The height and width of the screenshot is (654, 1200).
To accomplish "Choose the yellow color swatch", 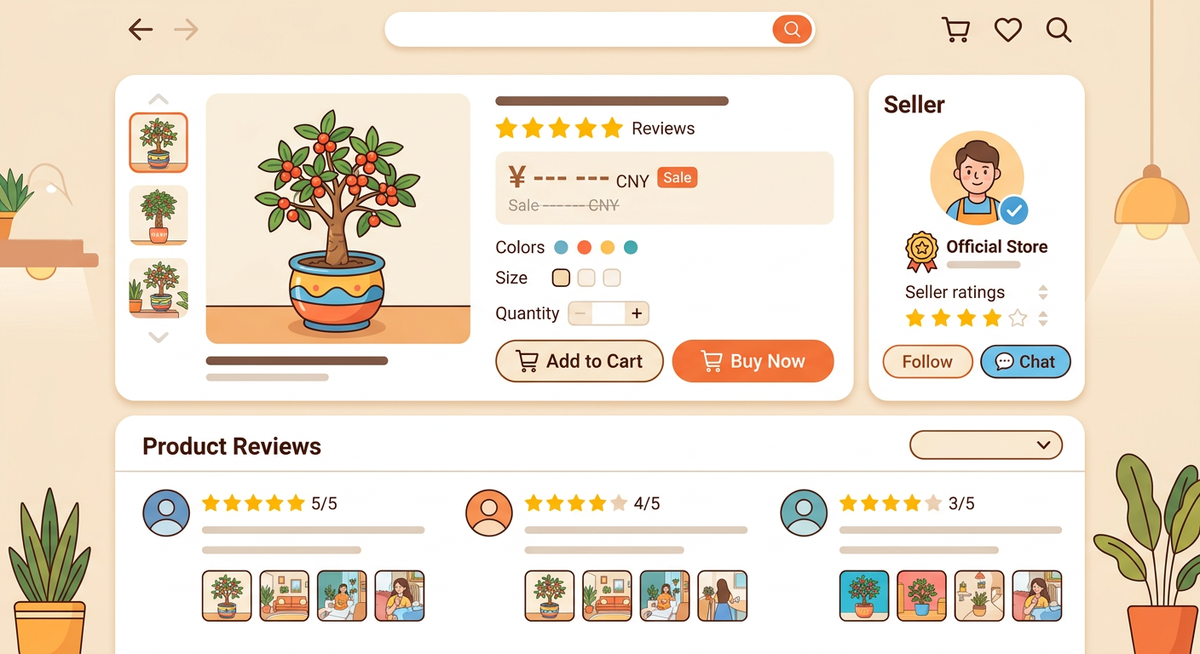I will pyautogui.click(x=607, y=247).
